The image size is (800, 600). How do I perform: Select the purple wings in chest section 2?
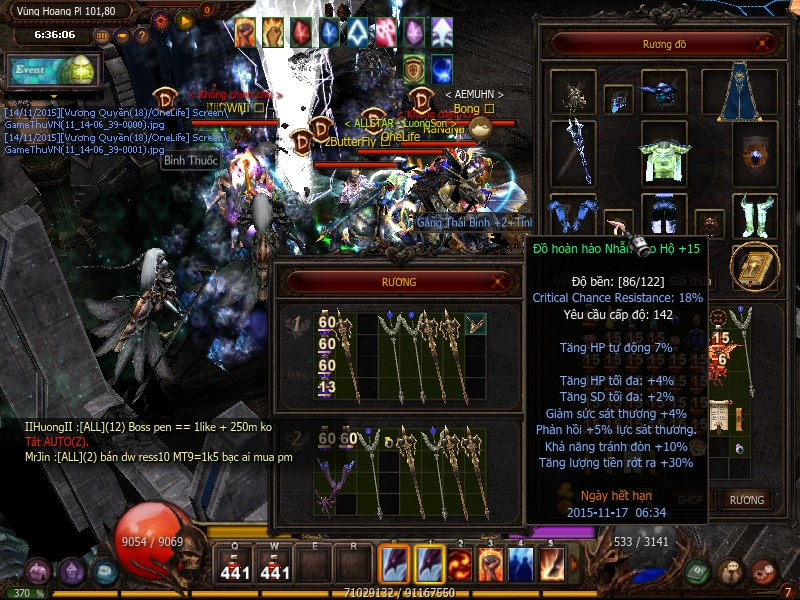click(330, 469)
